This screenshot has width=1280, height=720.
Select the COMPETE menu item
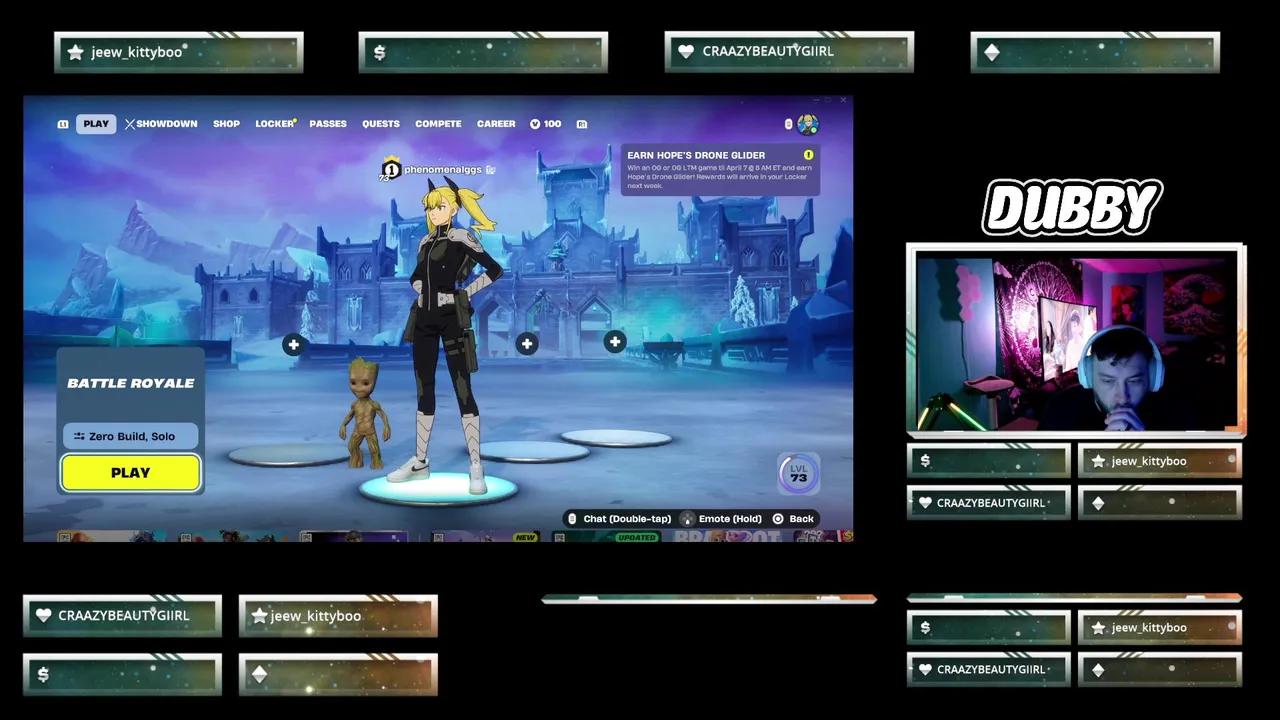point(438,123)
